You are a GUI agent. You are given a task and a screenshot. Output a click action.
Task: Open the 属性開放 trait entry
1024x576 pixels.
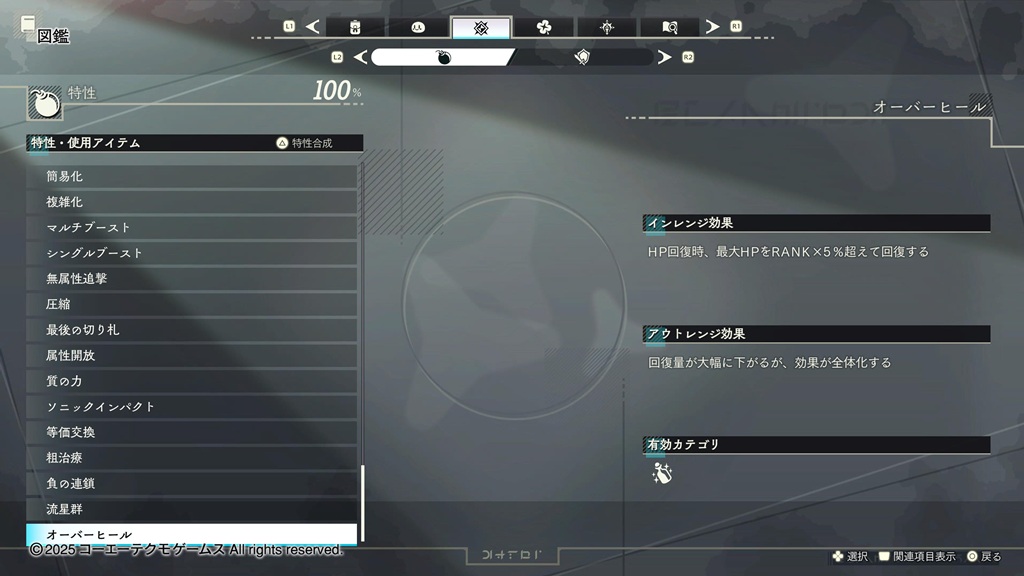coord(191,355)
